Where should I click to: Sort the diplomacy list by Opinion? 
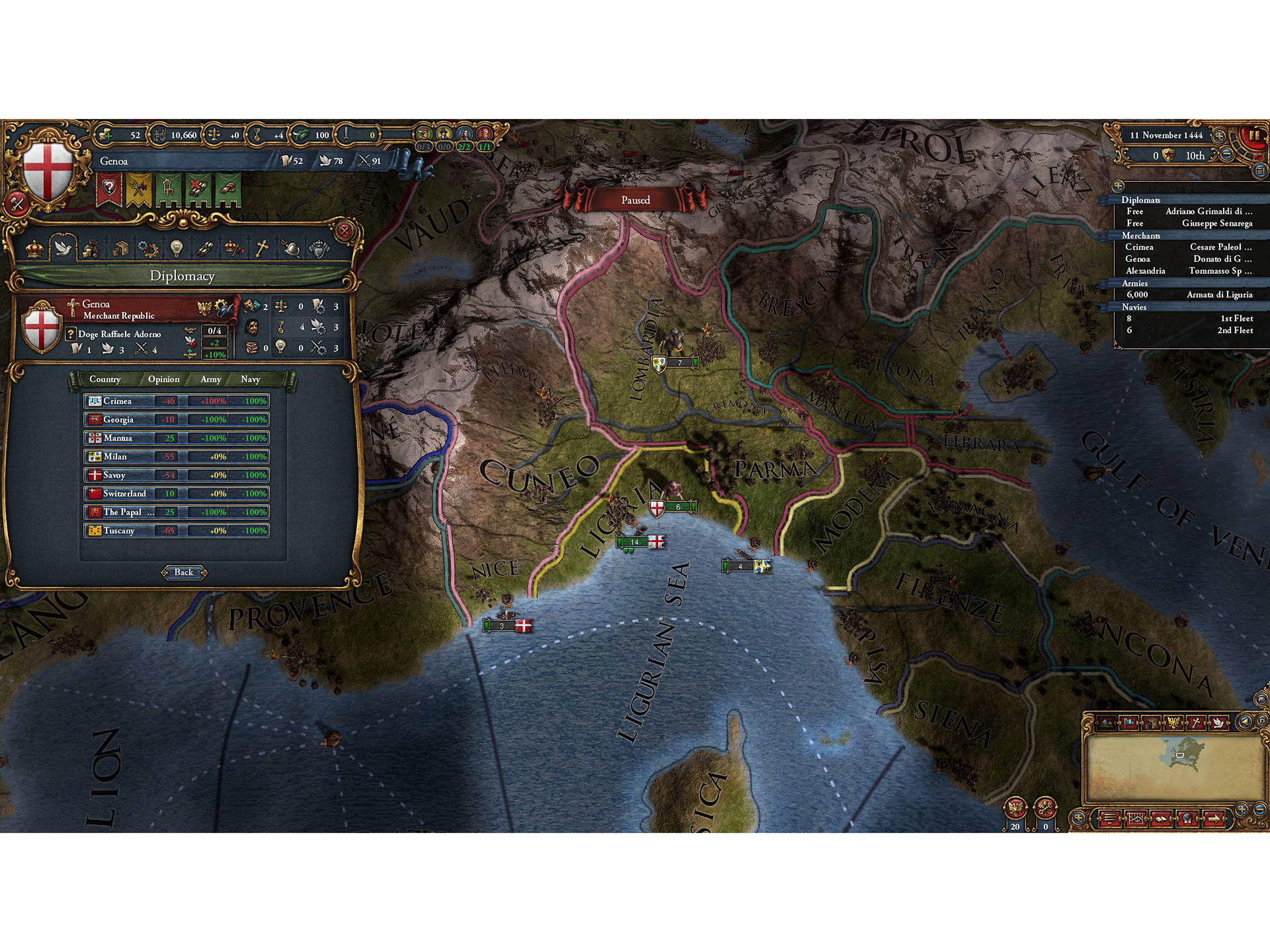(x=165, y=380)
